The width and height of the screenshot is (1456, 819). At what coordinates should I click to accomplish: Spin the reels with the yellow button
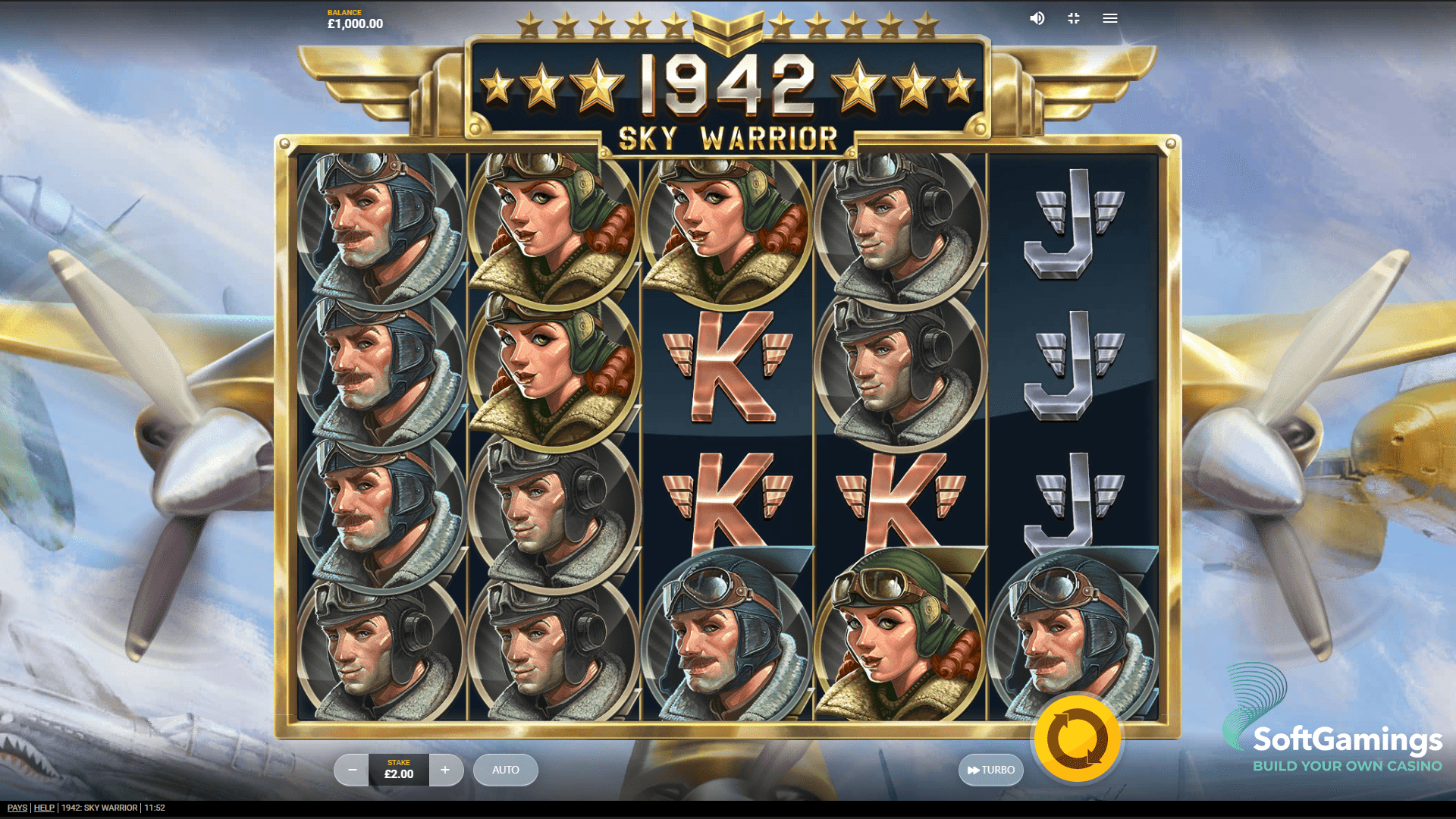point(1077,739)
